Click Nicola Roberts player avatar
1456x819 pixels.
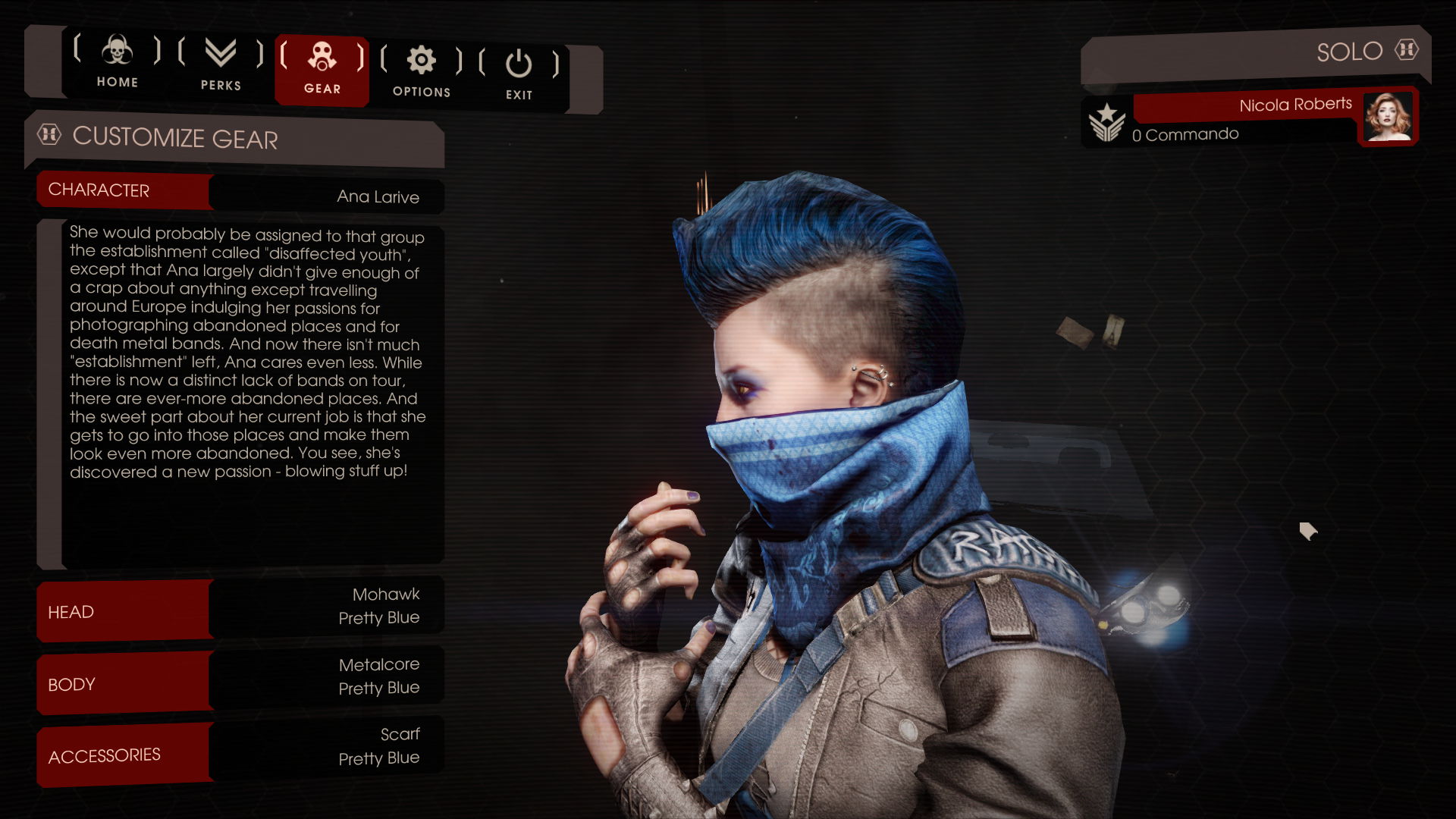tap(1387, 117)
